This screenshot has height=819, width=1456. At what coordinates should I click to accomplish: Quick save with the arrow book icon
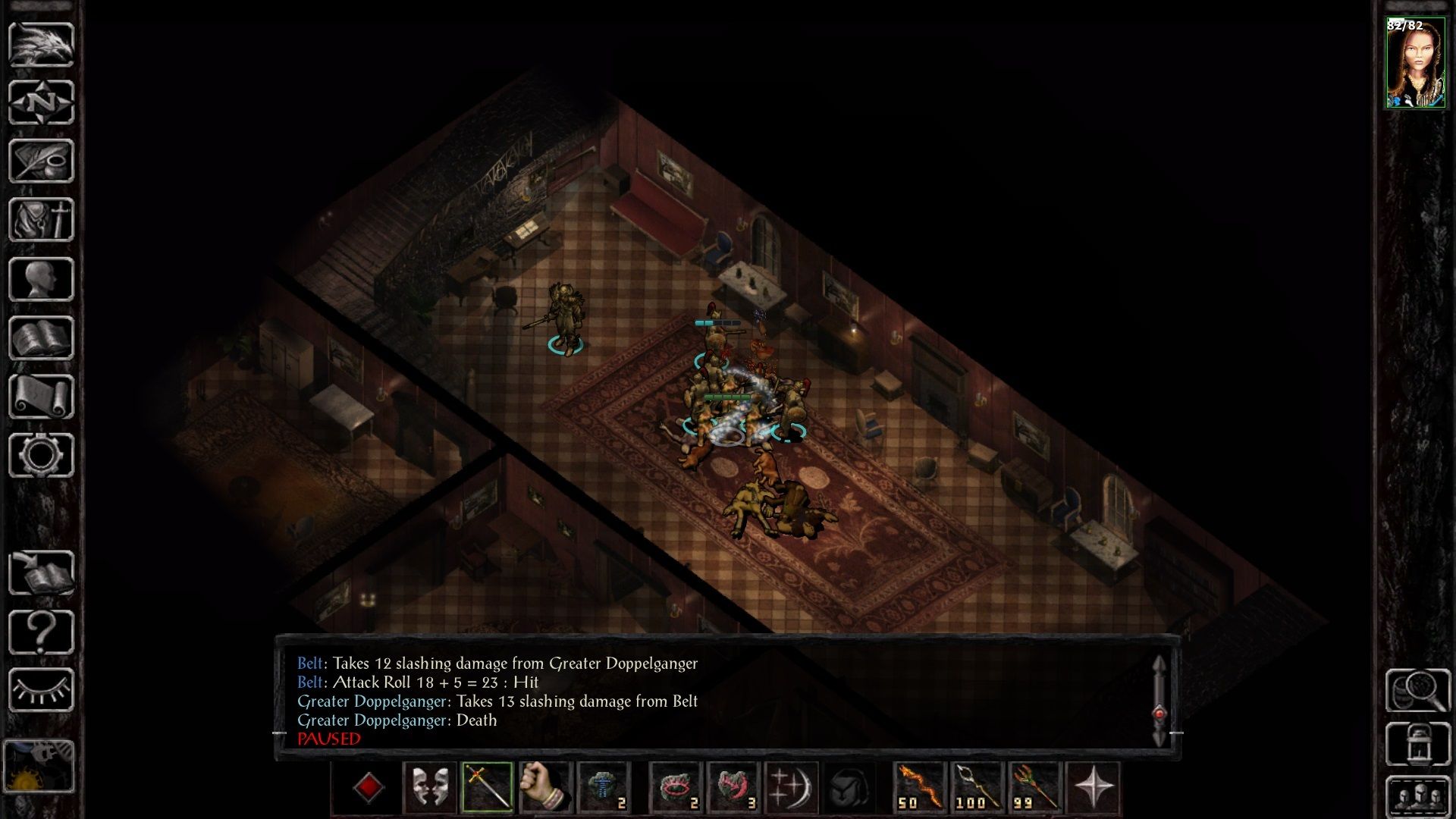[41, 573]
